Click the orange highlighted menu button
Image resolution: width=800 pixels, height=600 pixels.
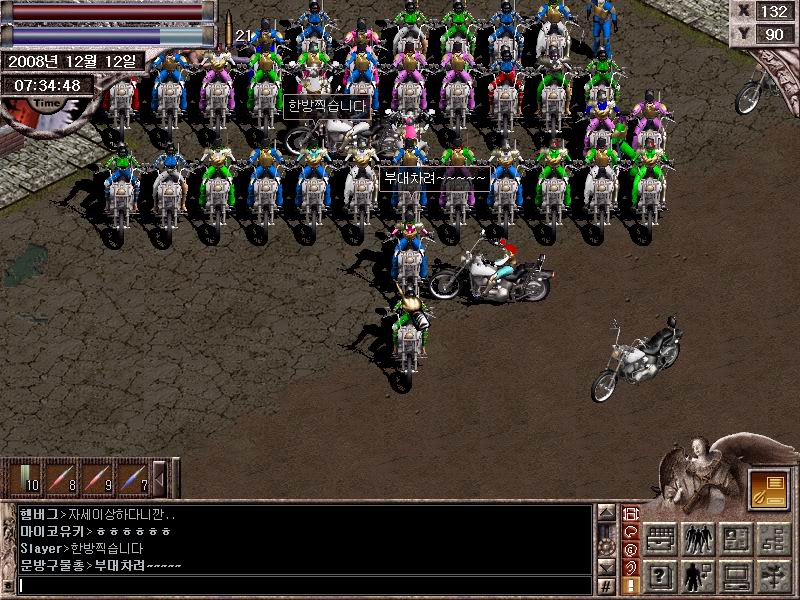(x=767, y=488)
